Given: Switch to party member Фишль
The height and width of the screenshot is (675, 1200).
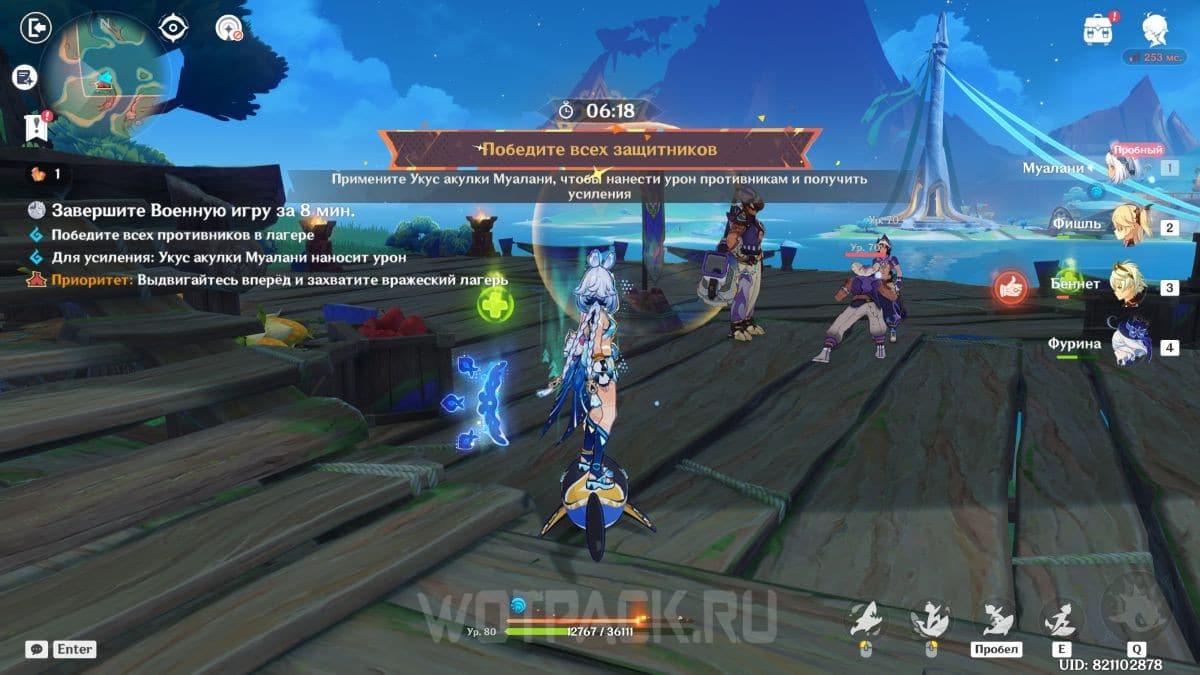Looking at the screenshot, I should (1131, 225).
